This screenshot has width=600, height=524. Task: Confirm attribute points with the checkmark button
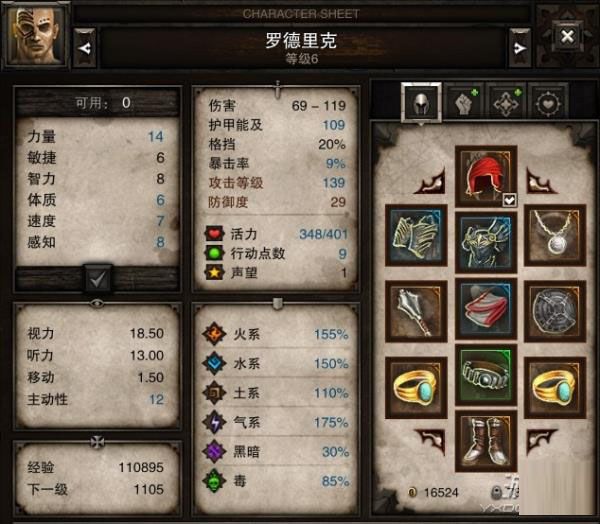click(98, 275)
